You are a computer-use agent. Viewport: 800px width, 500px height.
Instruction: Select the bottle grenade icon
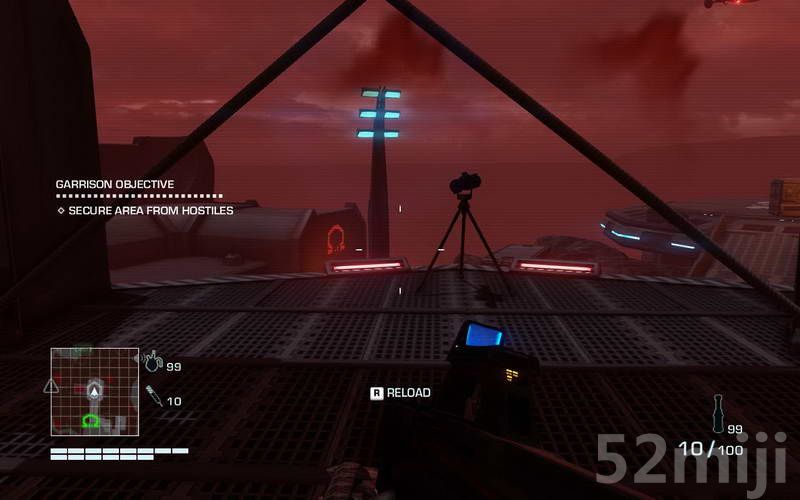pyautogui.click(x=717, y=411)
